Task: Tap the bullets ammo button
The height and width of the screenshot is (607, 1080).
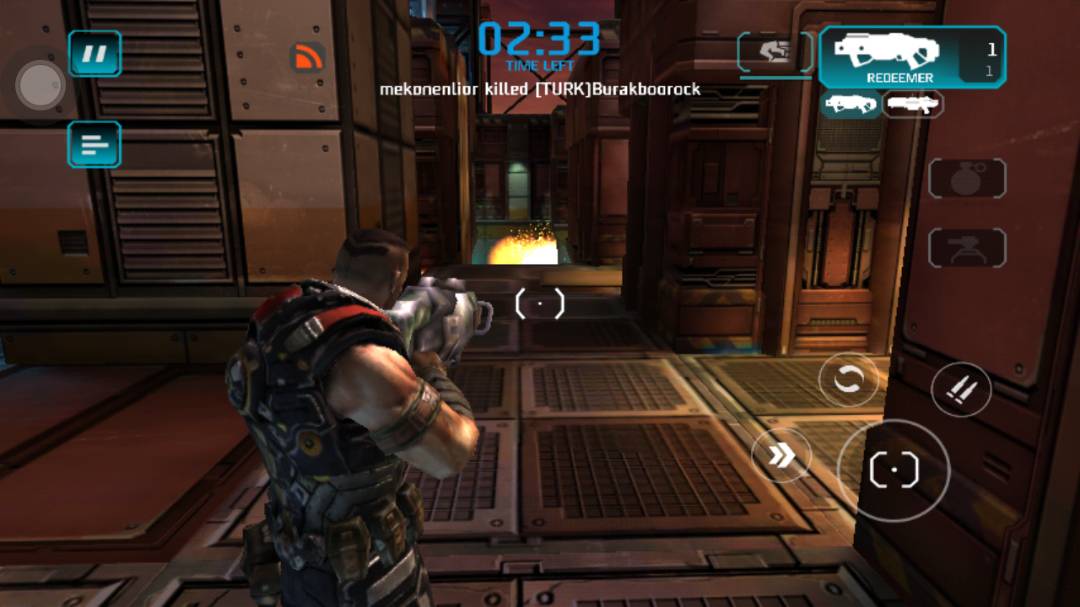Action: (961, 389)
